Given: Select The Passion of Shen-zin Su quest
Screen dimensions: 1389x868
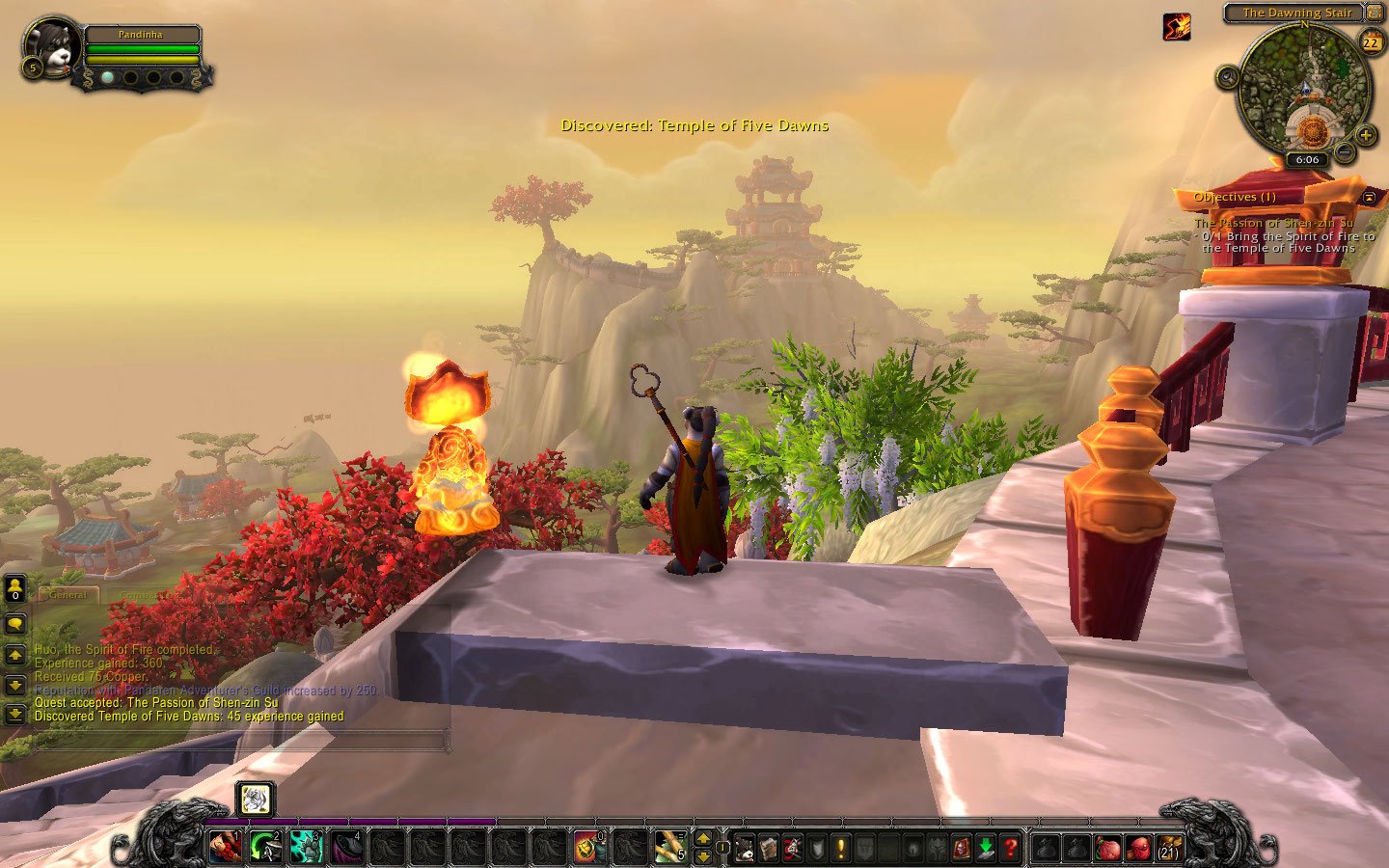Looking at the screenshot, I should pyautogui.click(x=1273, y=223).
